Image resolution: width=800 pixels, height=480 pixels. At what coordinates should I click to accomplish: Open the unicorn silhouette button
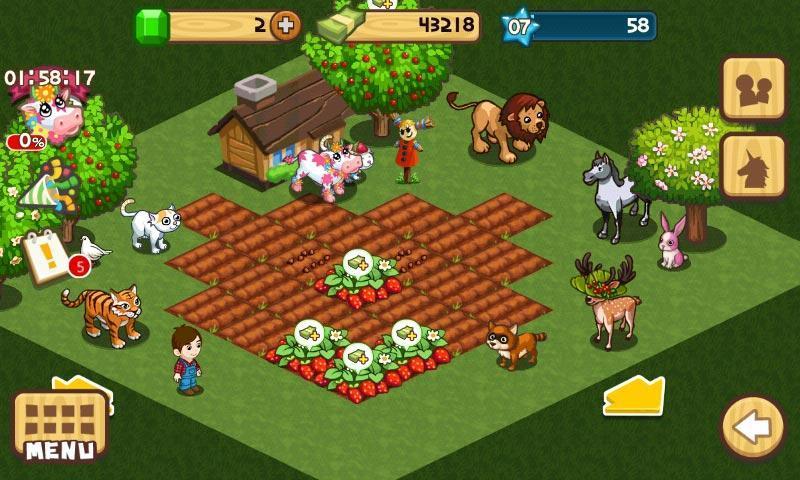coord(753,167)
